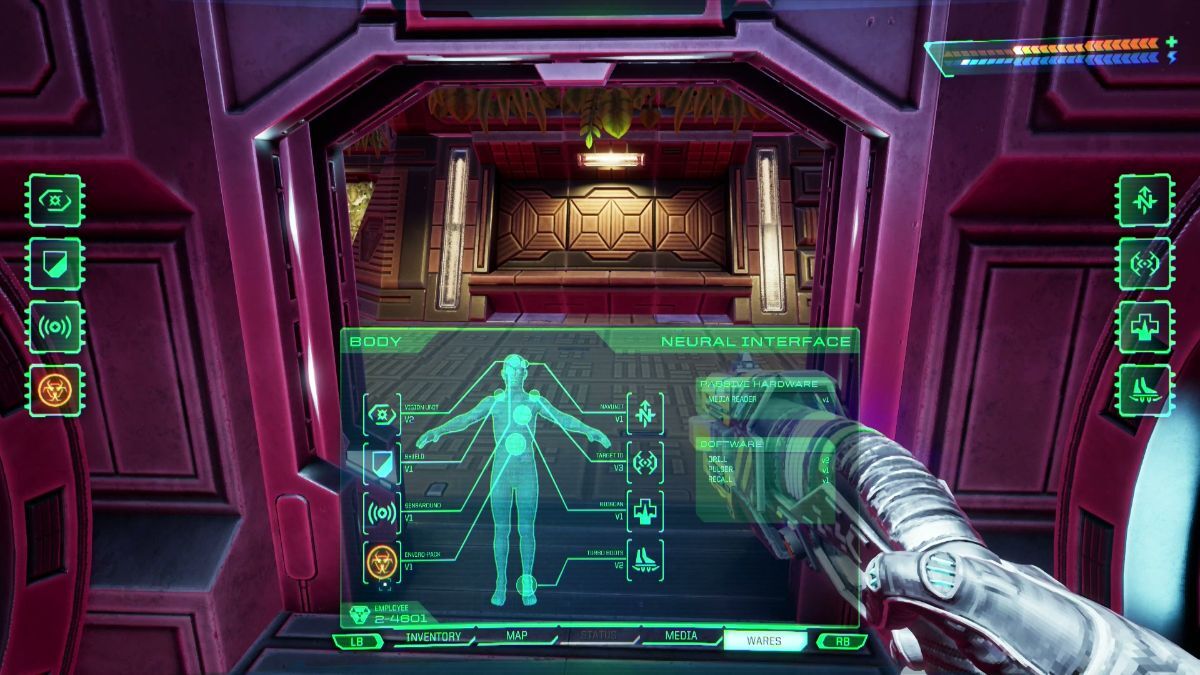1200x675 pixels.
Task: Toggle the biohazard icon on the left screen edge
Action: pos(55,389)
